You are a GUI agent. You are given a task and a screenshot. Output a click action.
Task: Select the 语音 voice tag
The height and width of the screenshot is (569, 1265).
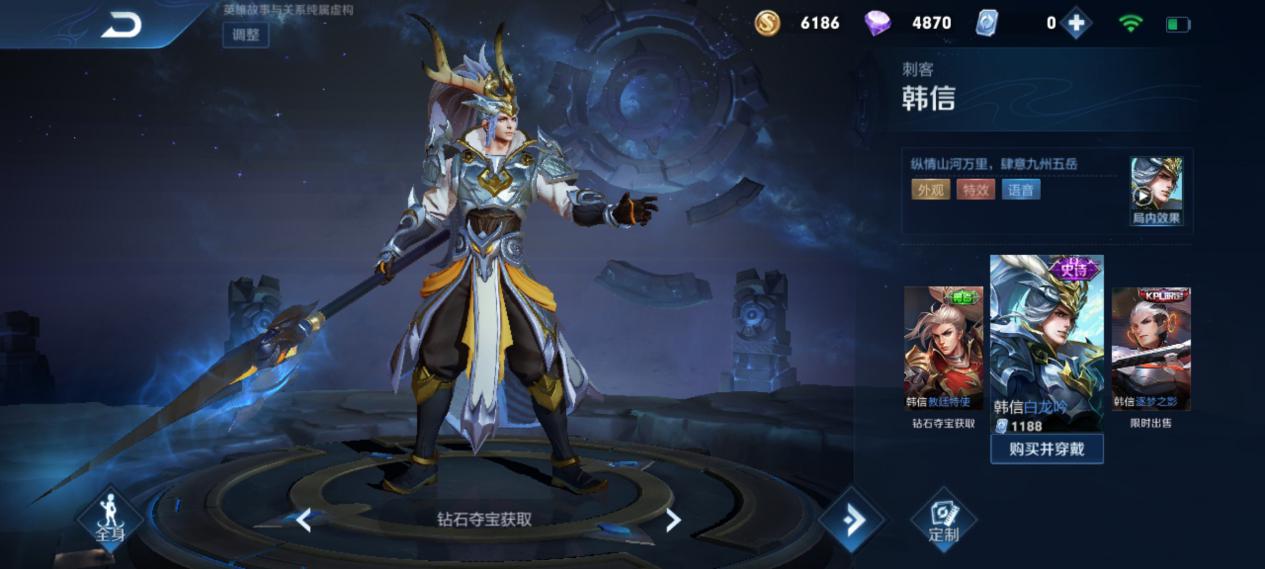point(1021,189)
